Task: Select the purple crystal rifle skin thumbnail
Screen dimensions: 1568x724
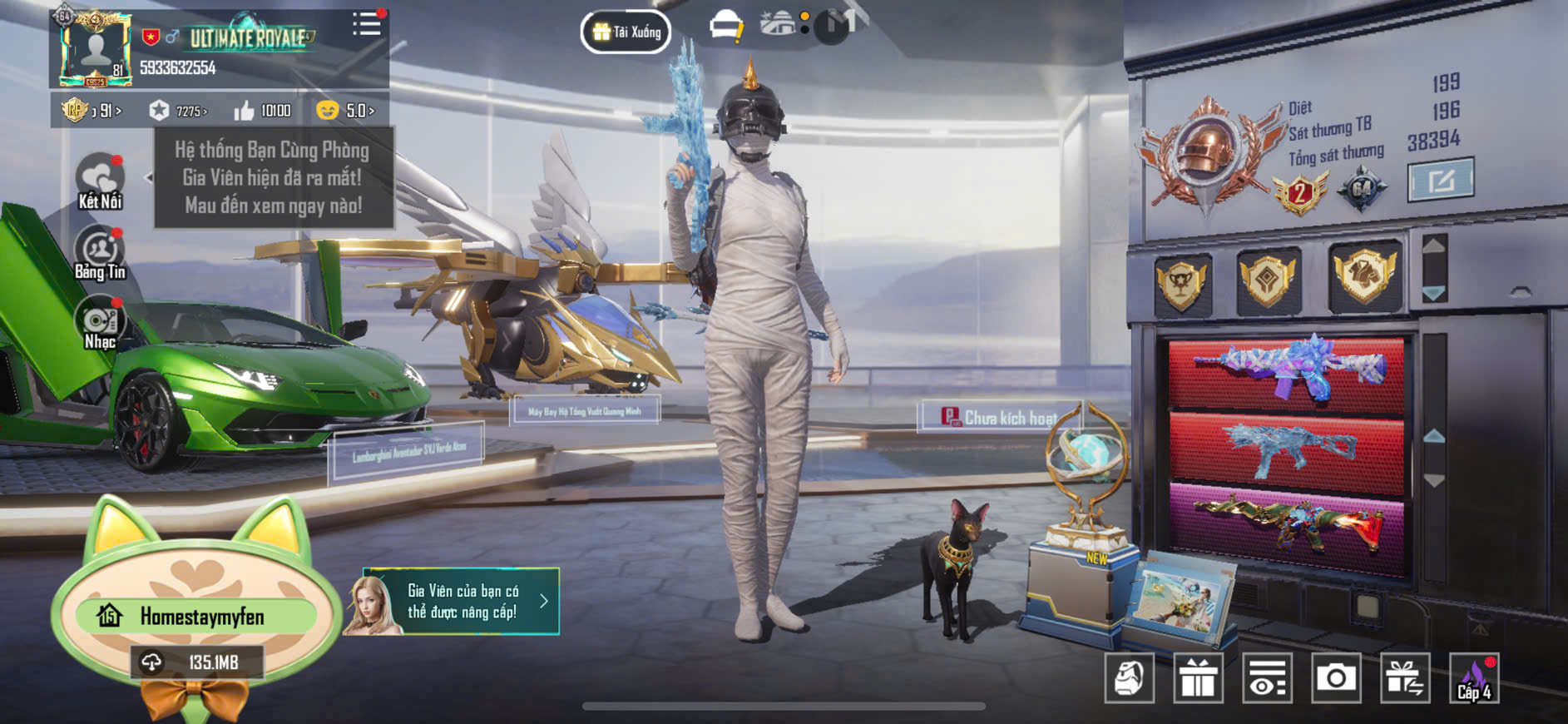Action: point(1286,370)
